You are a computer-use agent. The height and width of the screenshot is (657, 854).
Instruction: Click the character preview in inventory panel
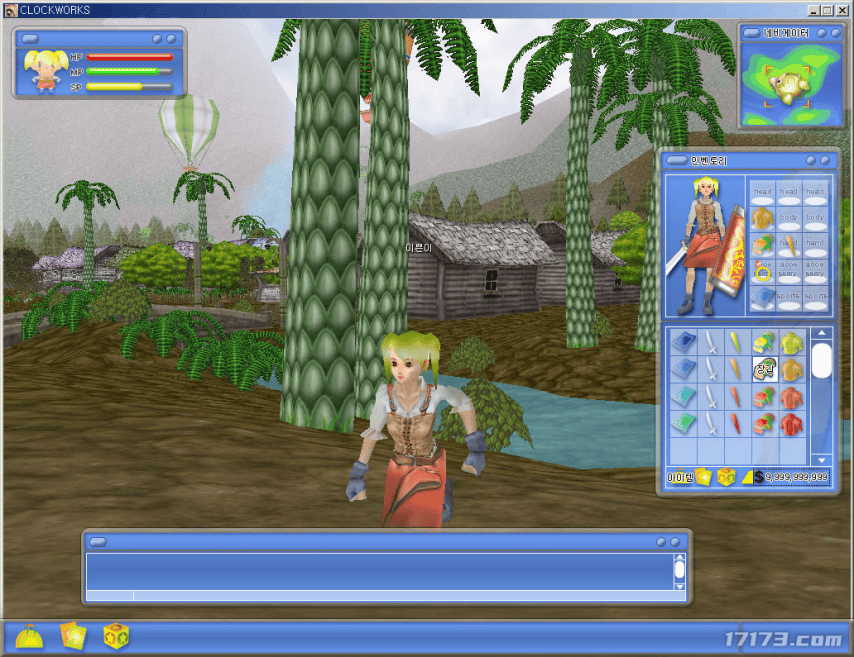tap(705, 245)
